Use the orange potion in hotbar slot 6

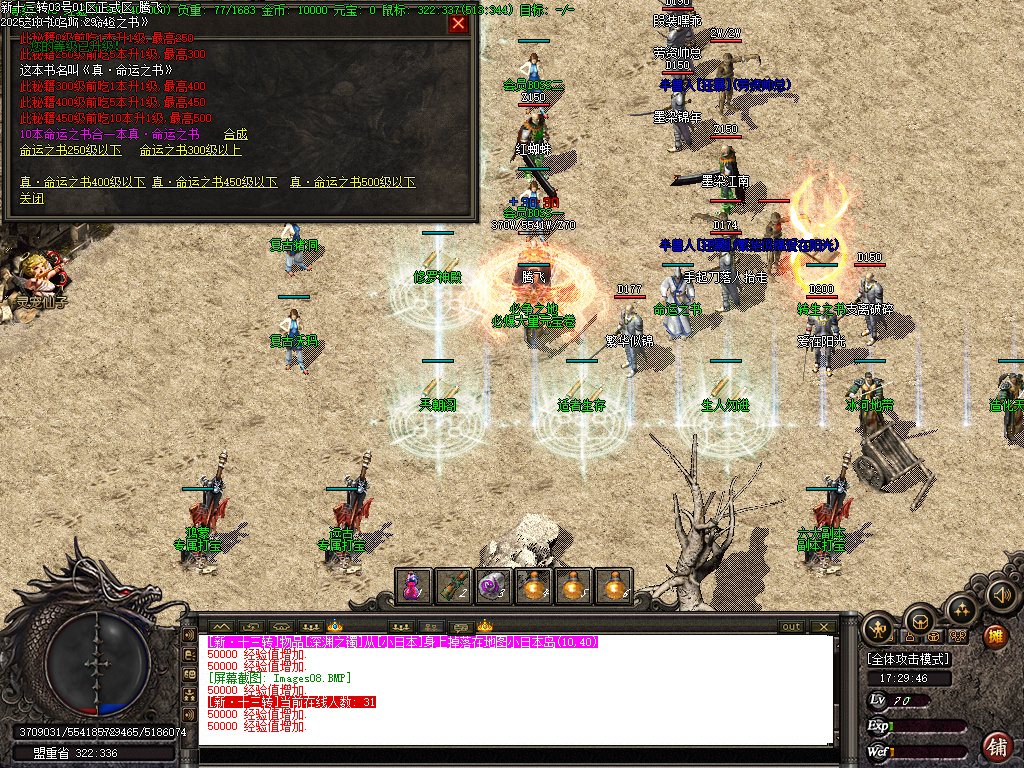(613, 586)
